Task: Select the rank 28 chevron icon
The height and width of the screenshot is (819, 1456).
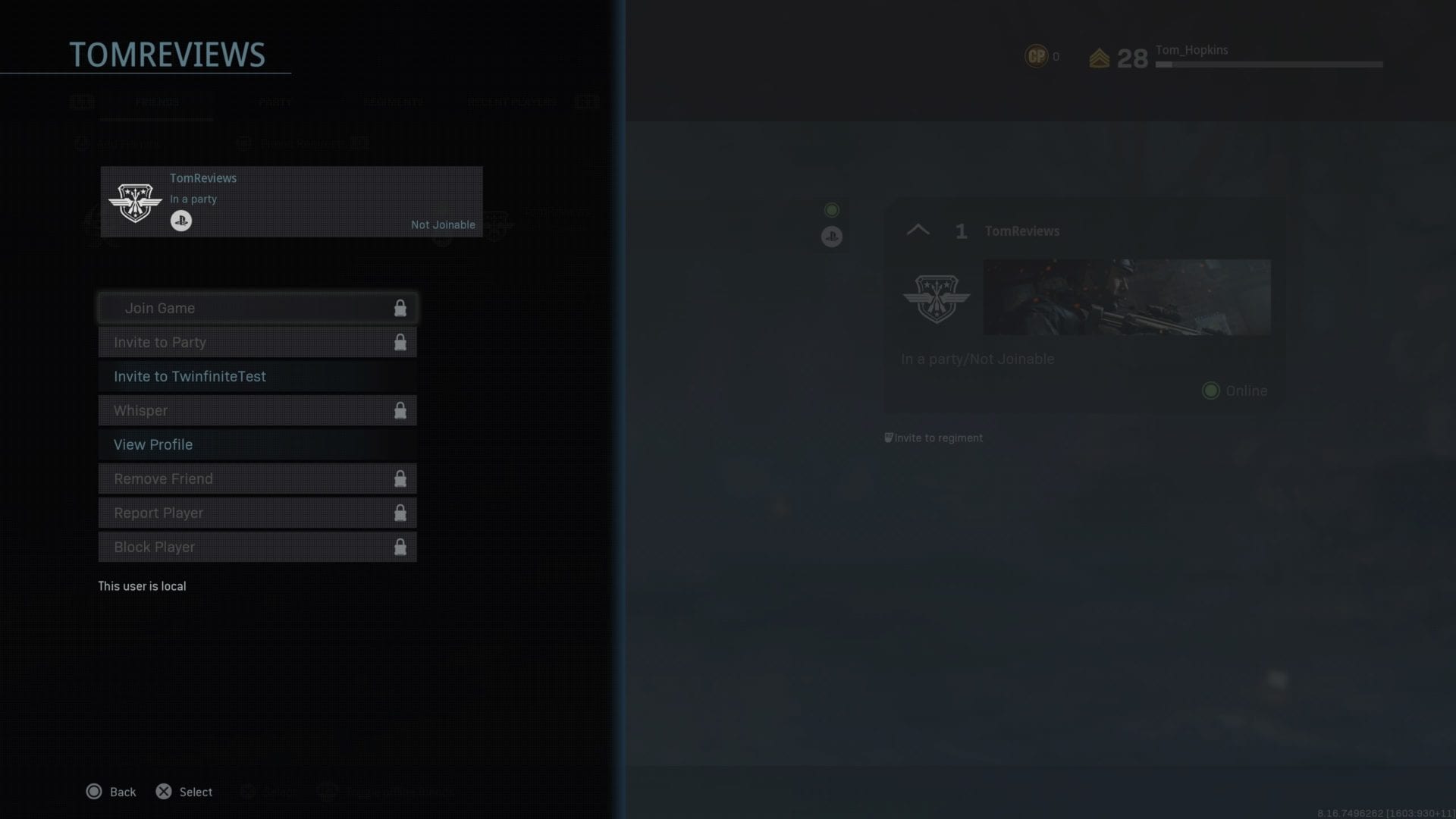Action: [x=1100, y=56]
